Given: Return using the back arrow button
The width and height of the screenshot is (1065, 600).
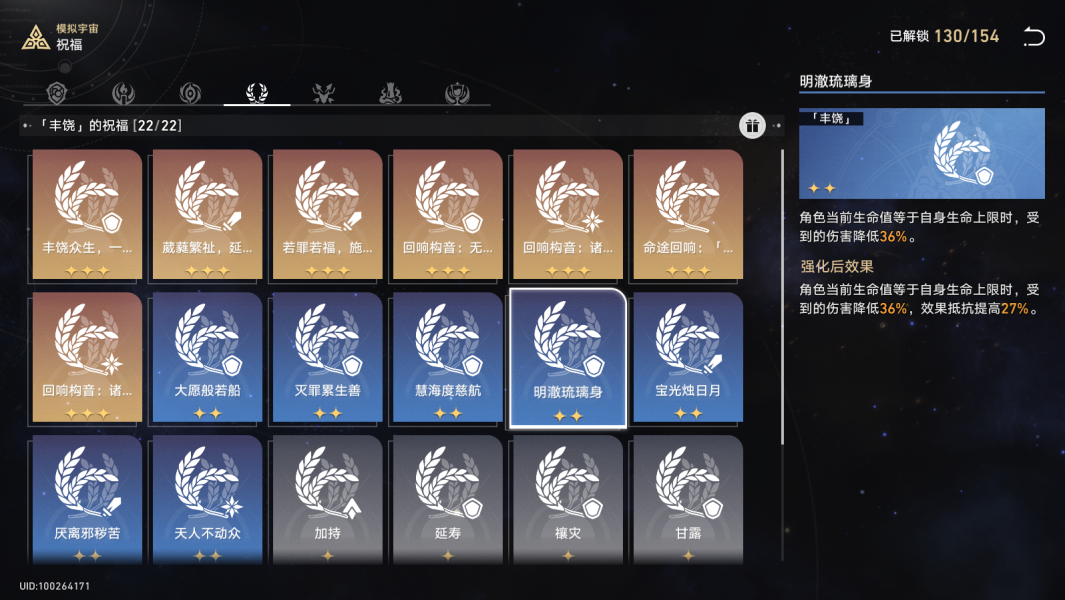Looking at the screenshot, I should pos(1033,37).
